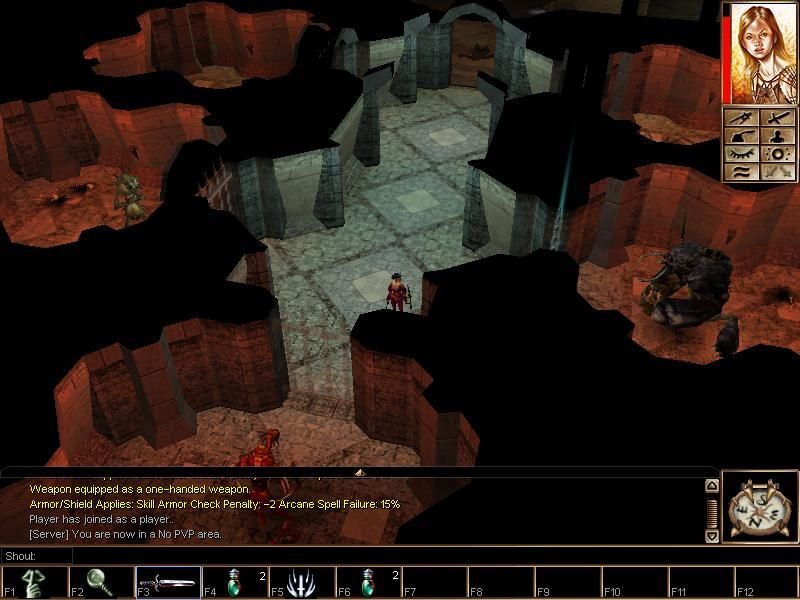The image size is (800, 600).
Task: Select the sword in quickslot F3
Action: (168, 581)
